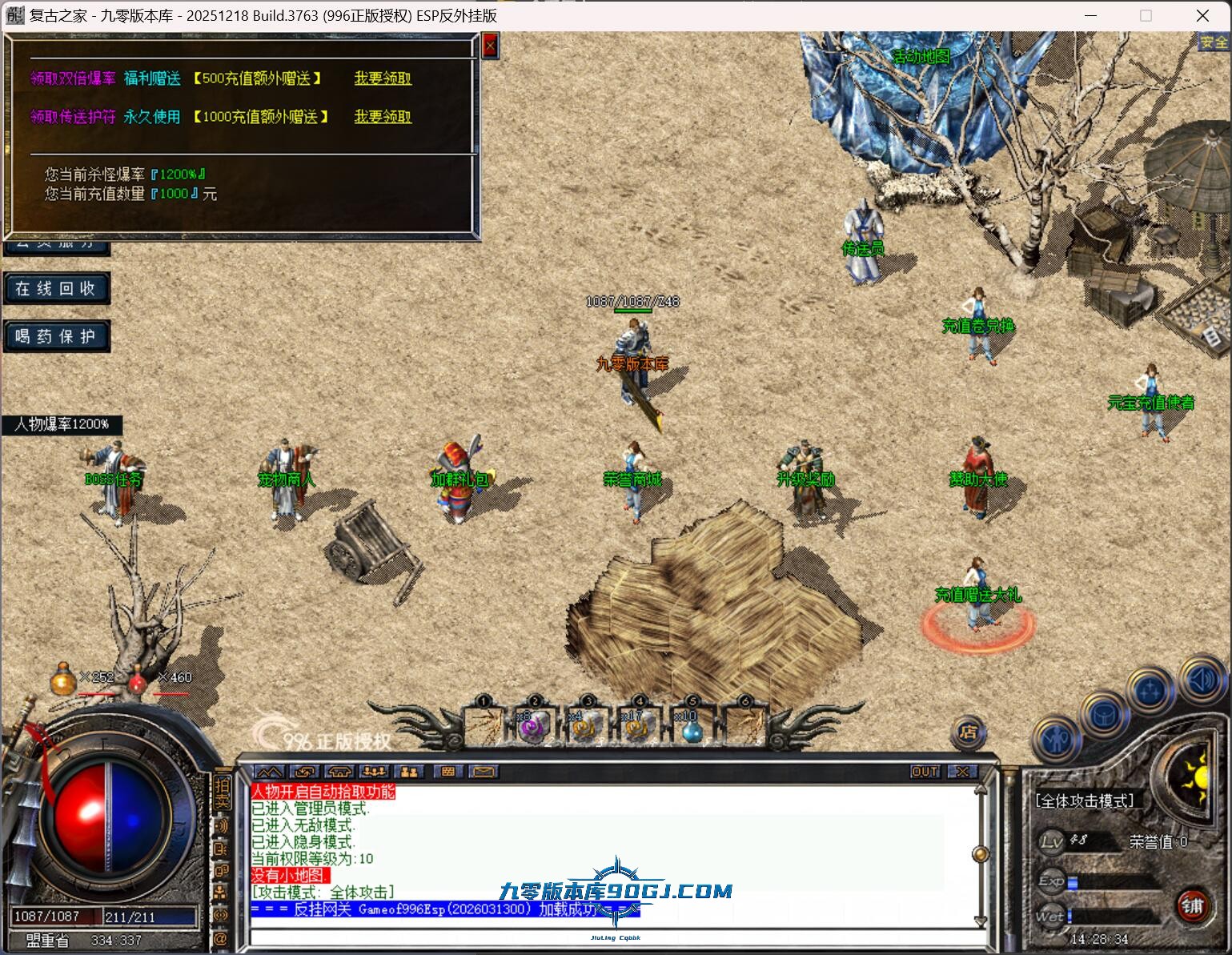Viewport: 1232px width, 955px height.
Task: Open the 拍卖 auction side button
Action: (x=222, y=791)
